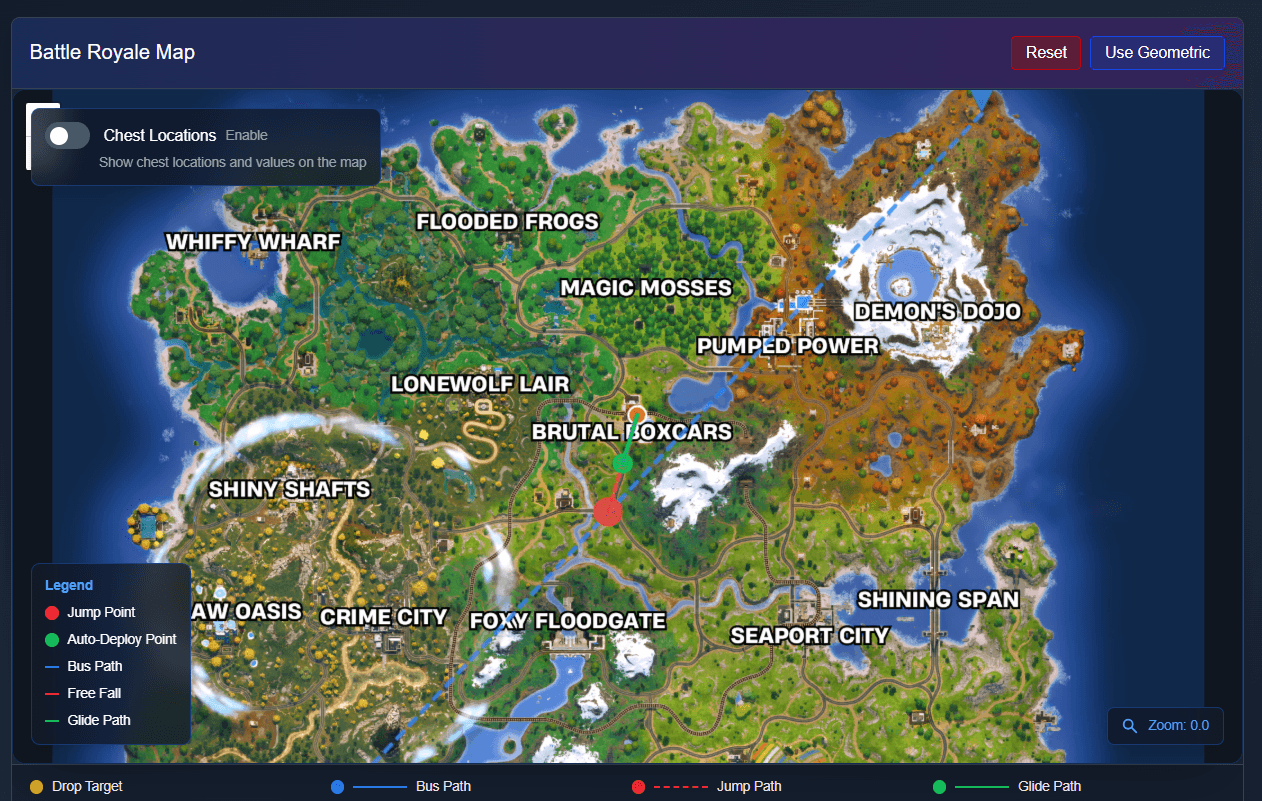The width and height of the screenshot is (1262, 801).
Task: Click the Zoom magnifier control
Action: pos(1131,726)
